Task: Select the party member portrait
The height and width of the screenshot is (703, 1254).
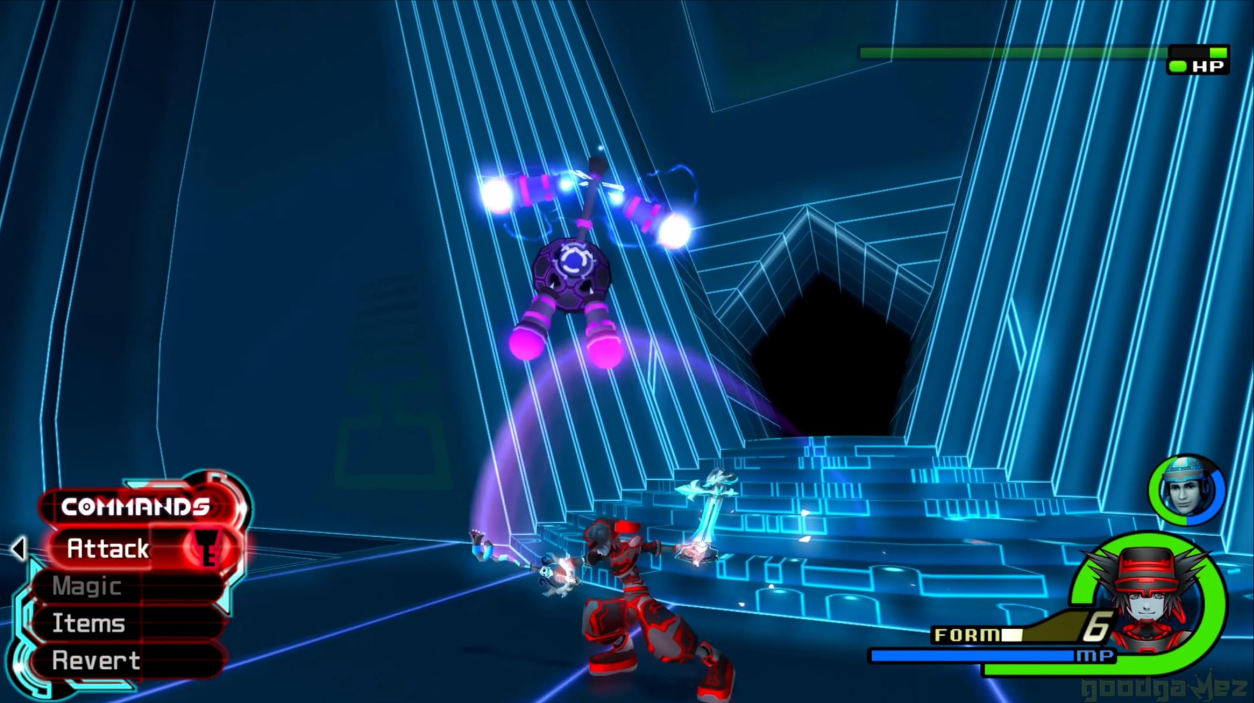Action: click(x=1187, y=490)
